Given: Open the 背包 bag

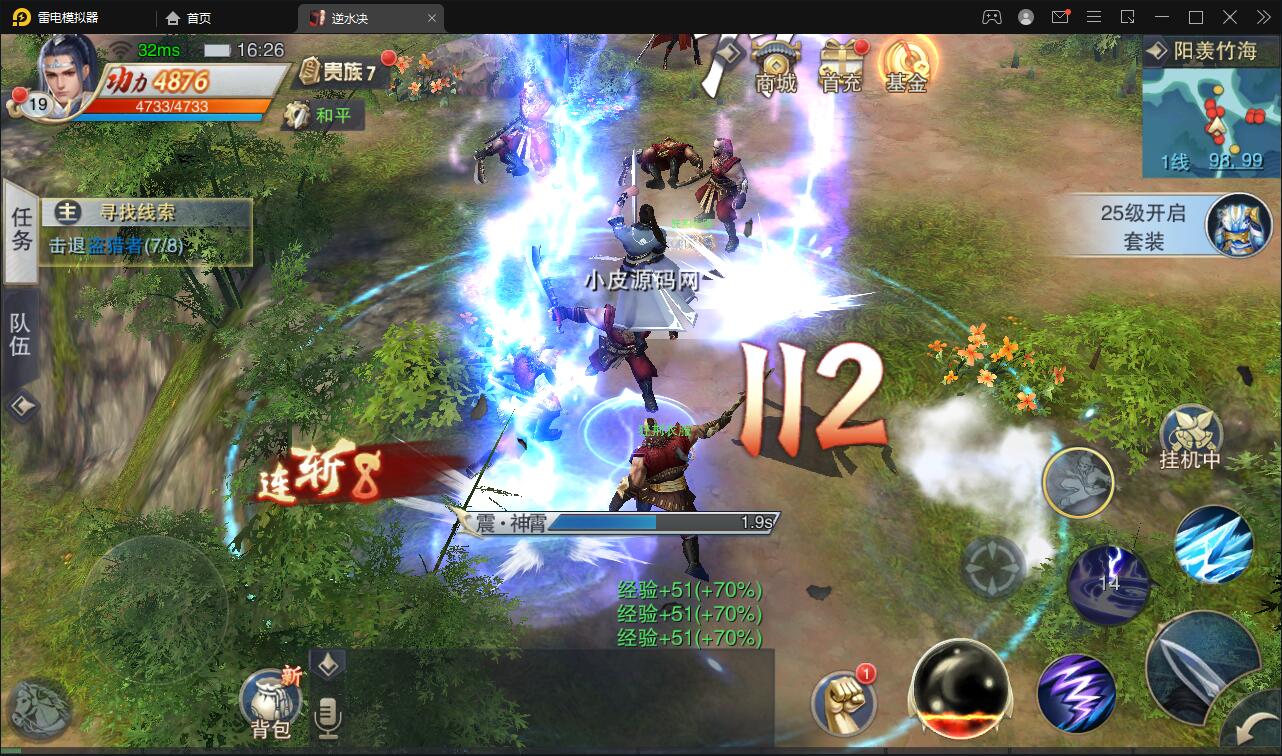Looking at the screenshot, I should click(270, 701).
